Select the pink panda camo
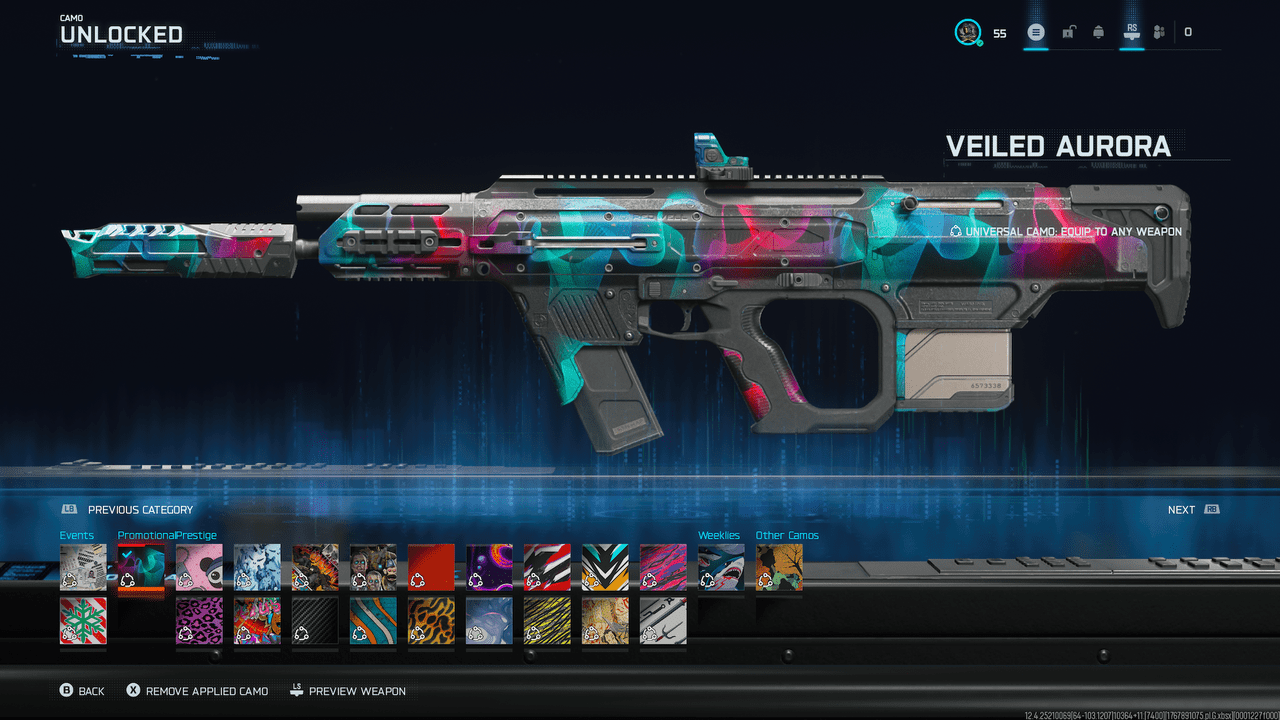This screenshot has height=720, width=1280. point(199,568)
